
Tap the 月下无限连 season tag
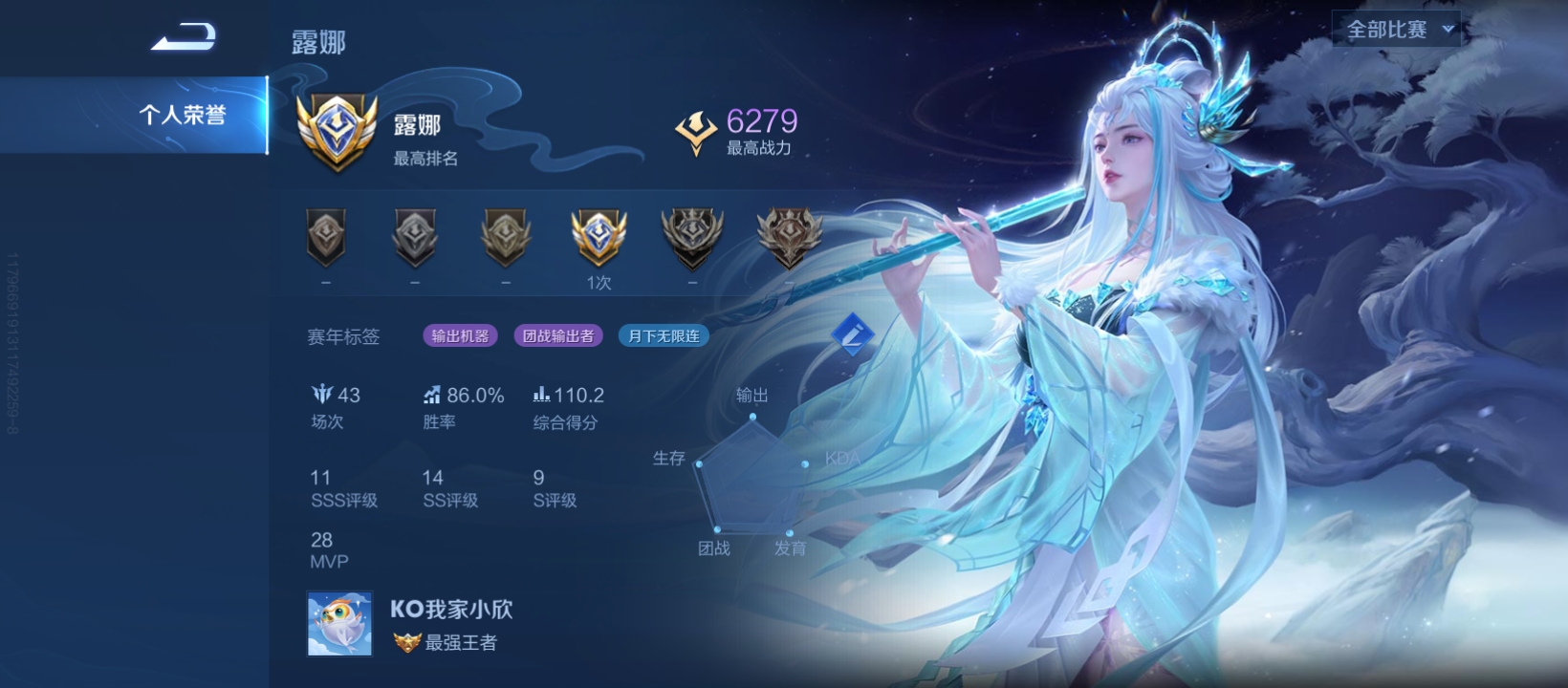[x=664, y=336]
